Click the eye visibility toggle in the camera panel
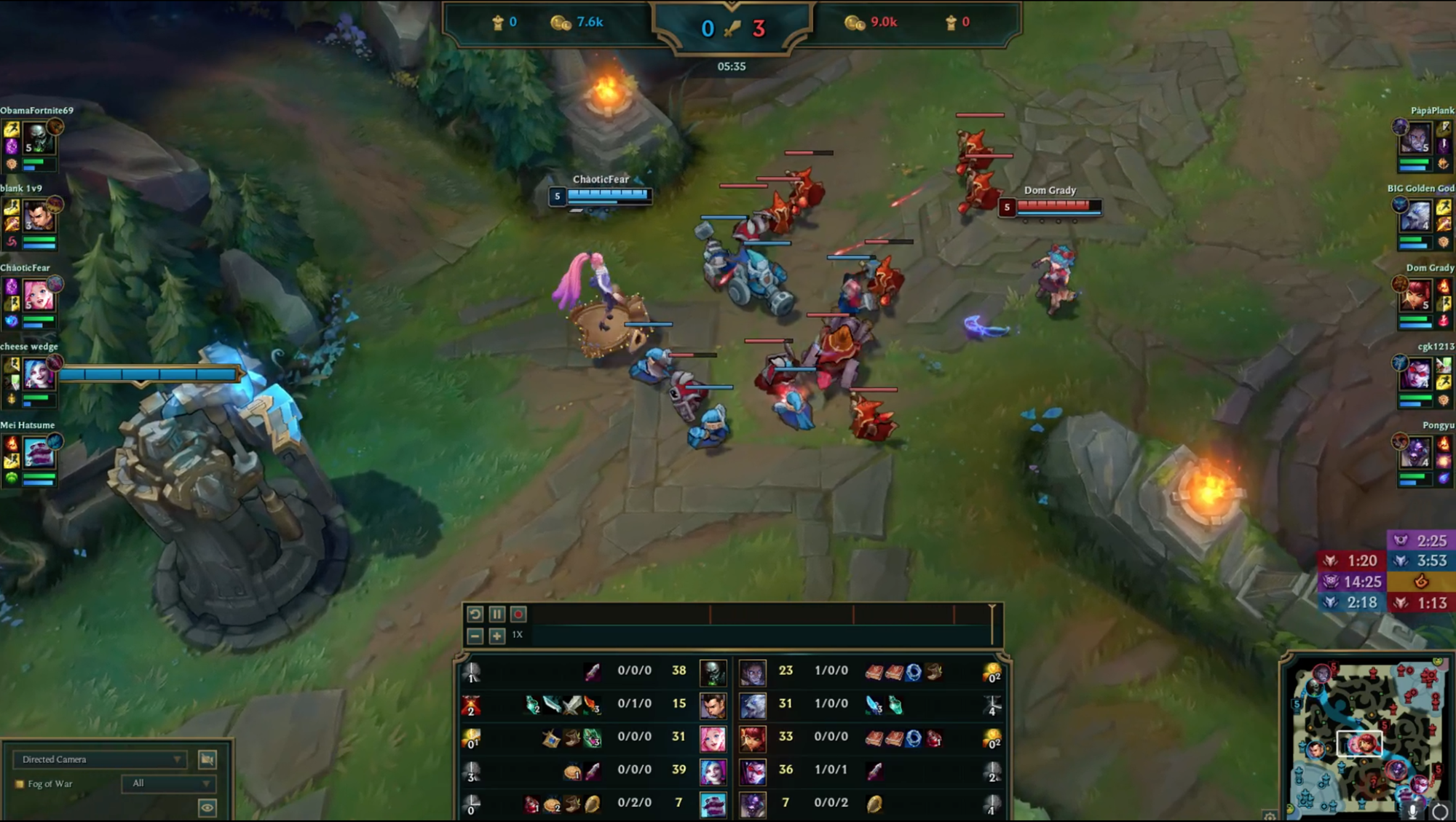Image resolution: width=1456 pixels, height=822 pixels. (207, 809)
